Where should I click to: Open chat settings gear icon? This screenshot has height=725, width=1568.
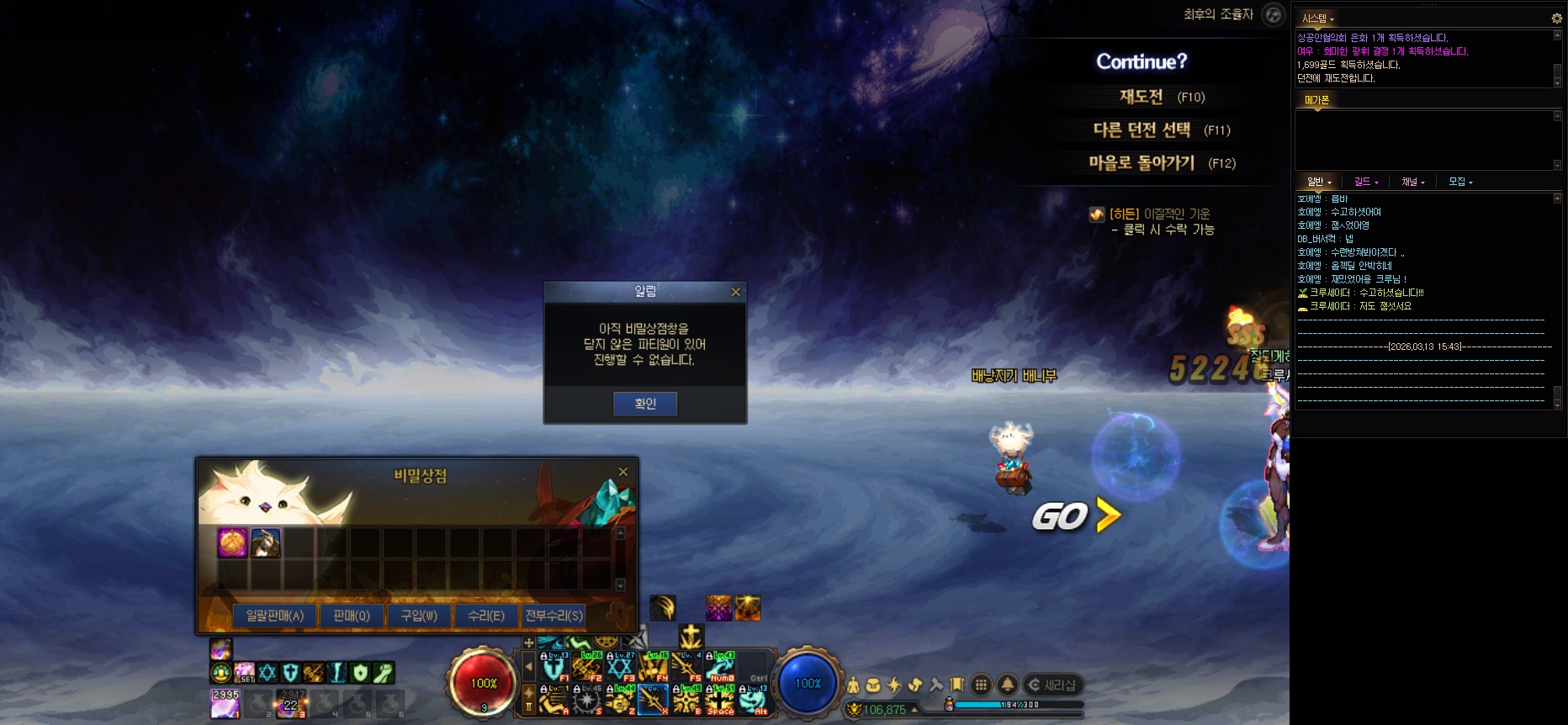[1556, 18]
